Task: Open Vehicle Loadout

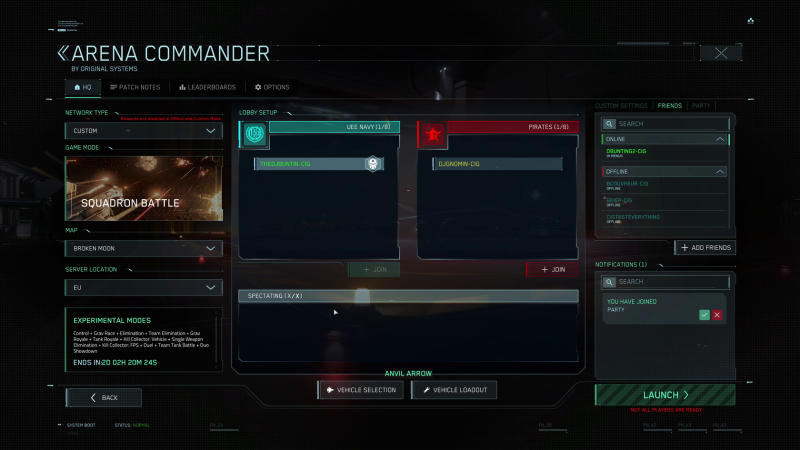Action: (454, 390)
